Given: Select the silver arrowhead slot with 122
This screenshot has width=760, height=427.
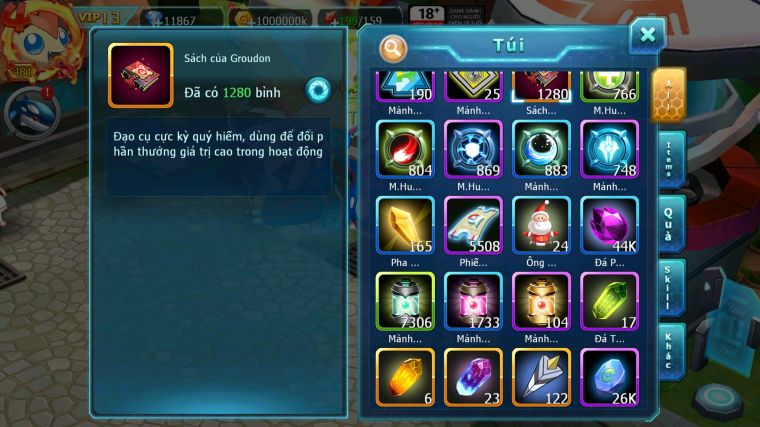Looking at the screenshot, I should pos(541,377).
